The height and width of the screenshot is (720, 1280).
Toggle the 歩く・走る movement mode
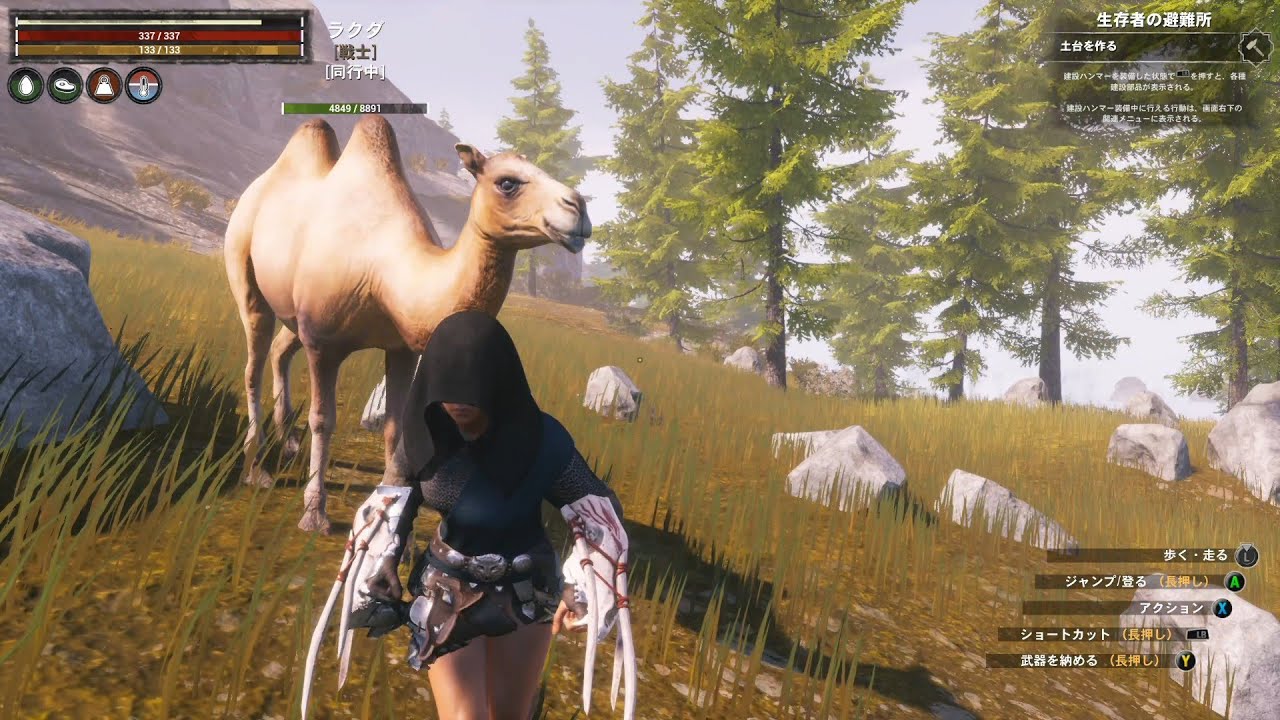tap(1195, 555)
